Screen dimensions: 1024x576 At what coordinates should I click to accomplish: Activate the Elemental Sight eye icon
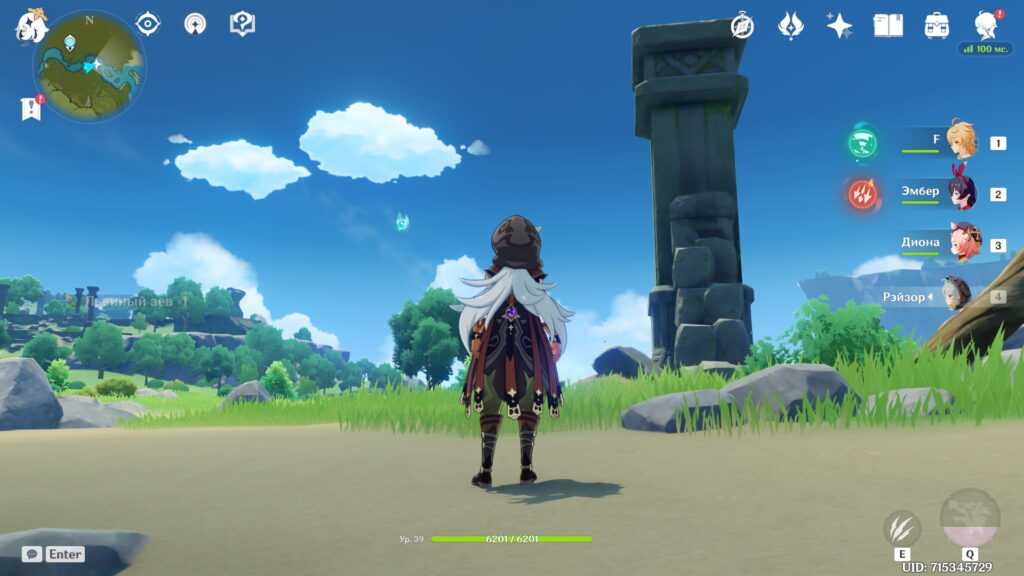point(148,24)
